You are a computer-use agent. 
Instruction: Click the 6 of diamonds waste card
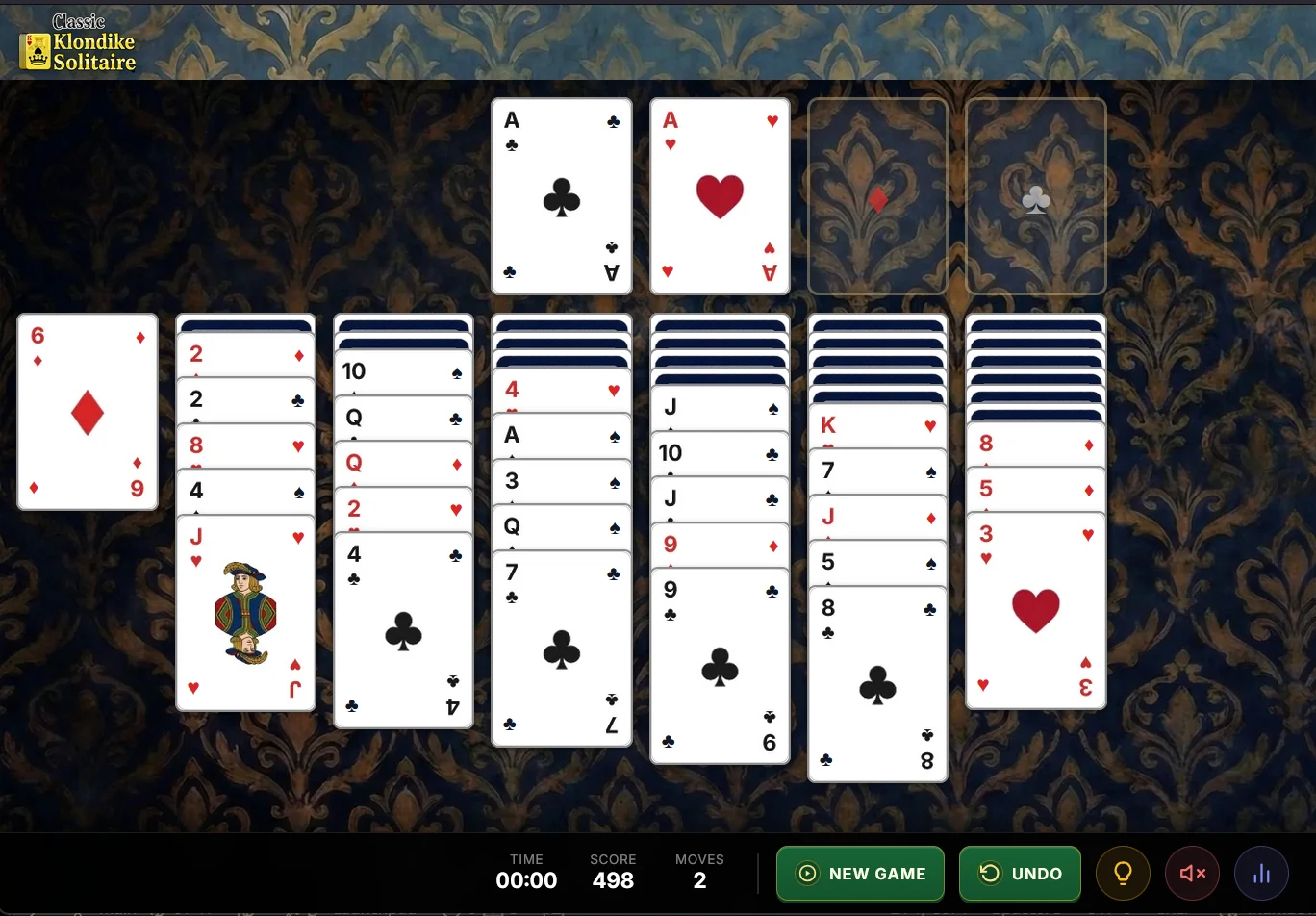click(87, 412)
